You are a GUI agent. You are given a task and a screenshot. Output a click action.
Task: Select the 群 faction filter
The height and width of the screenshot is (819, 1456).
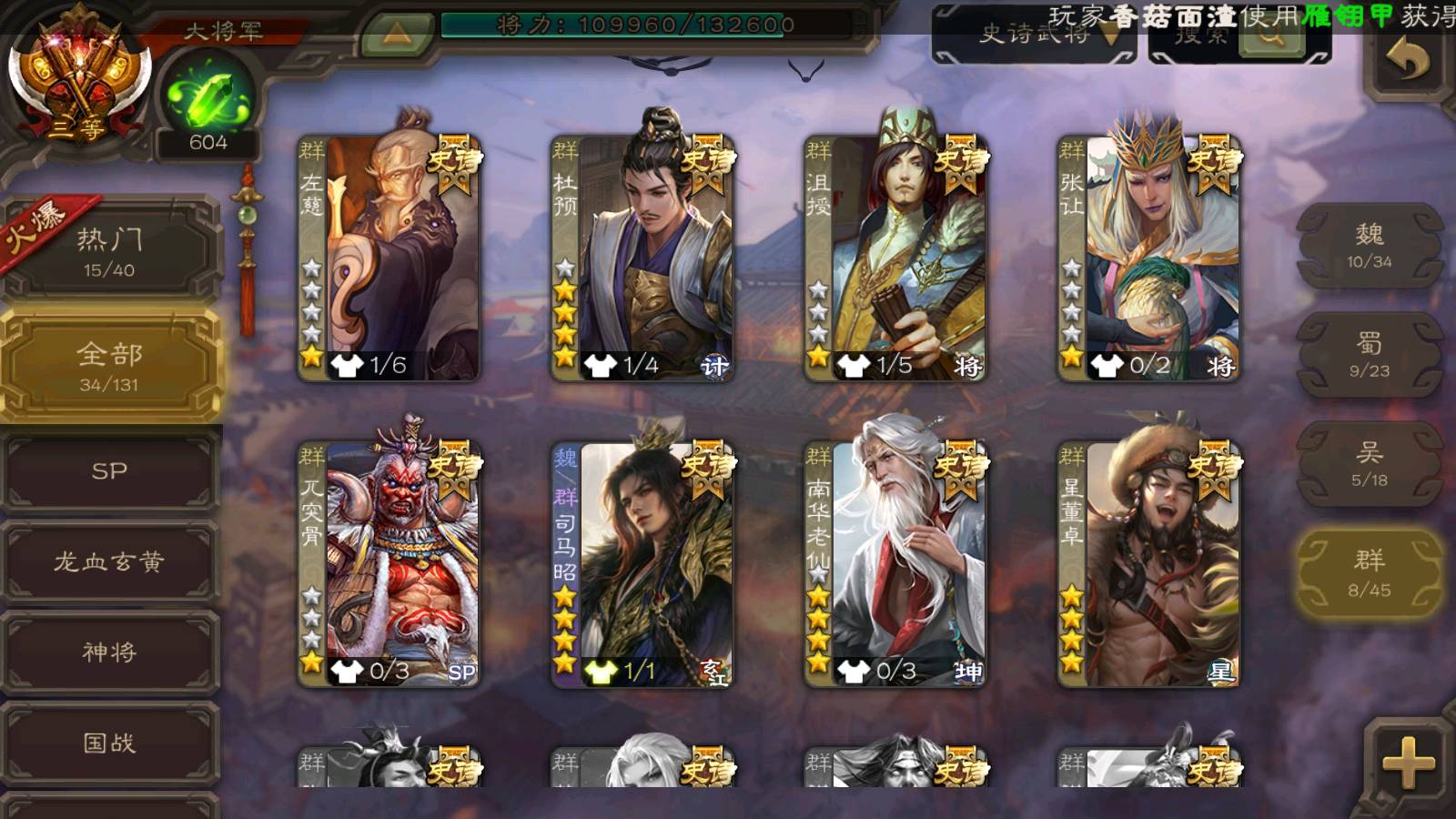1369,573
